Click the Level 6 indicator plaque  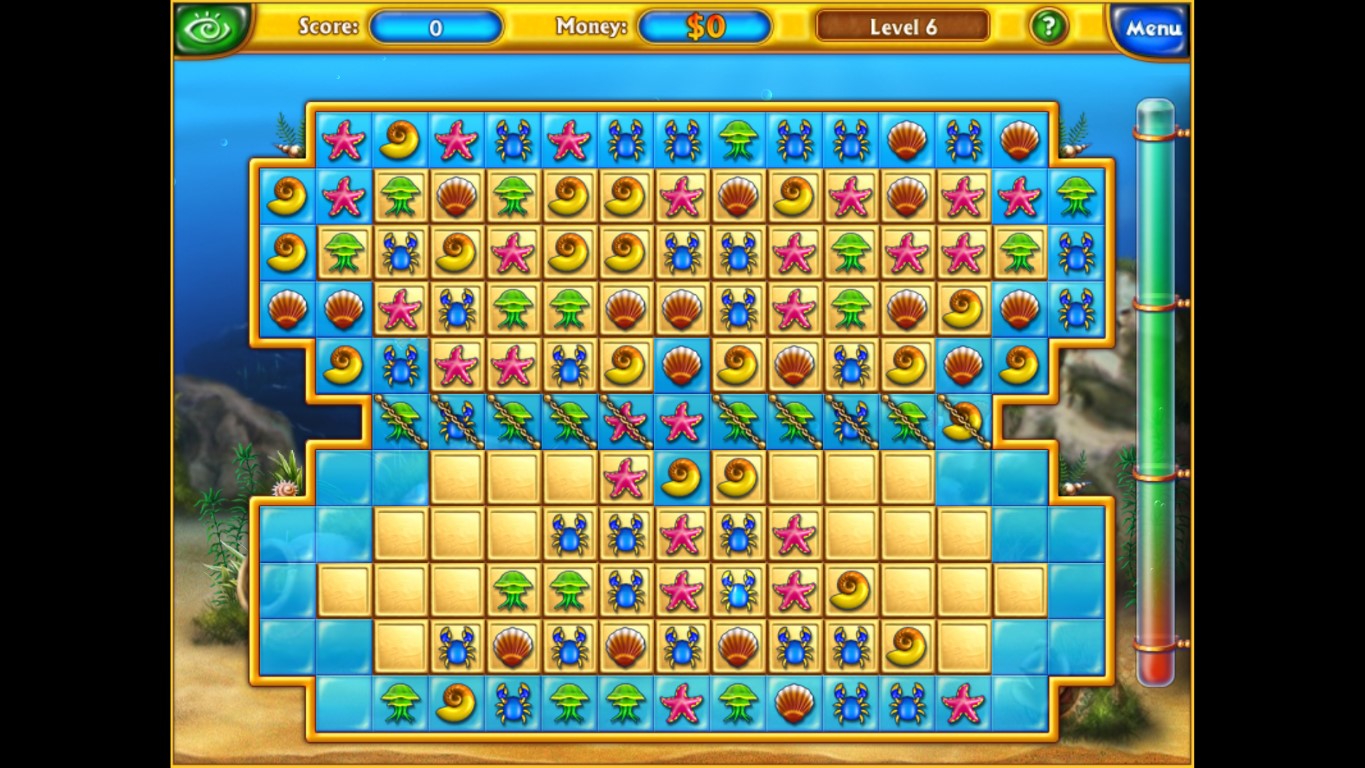click(901, 26)
